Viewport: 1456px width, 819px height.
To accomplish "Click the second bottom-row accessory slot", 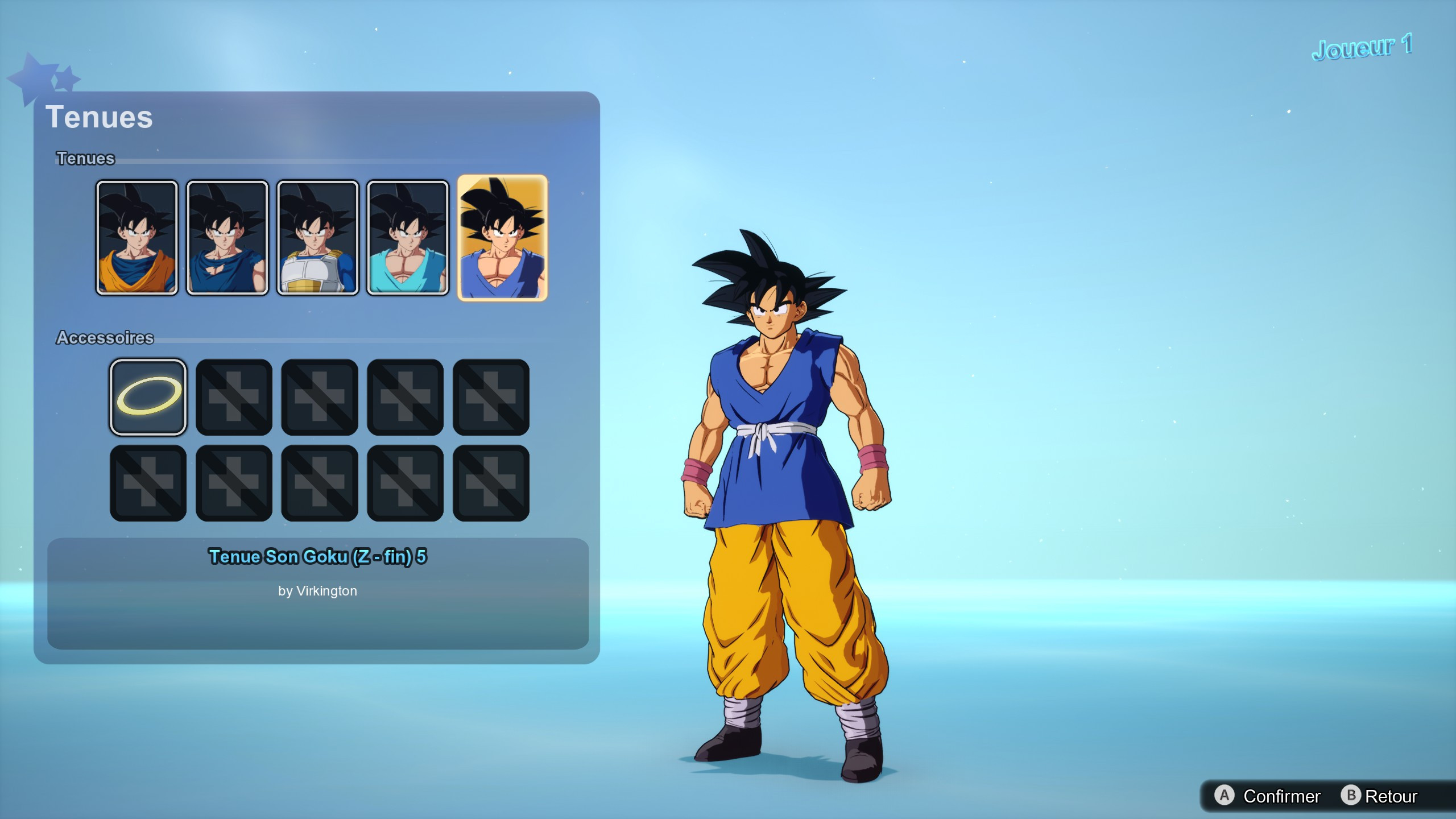I will (x=234, y=482).
